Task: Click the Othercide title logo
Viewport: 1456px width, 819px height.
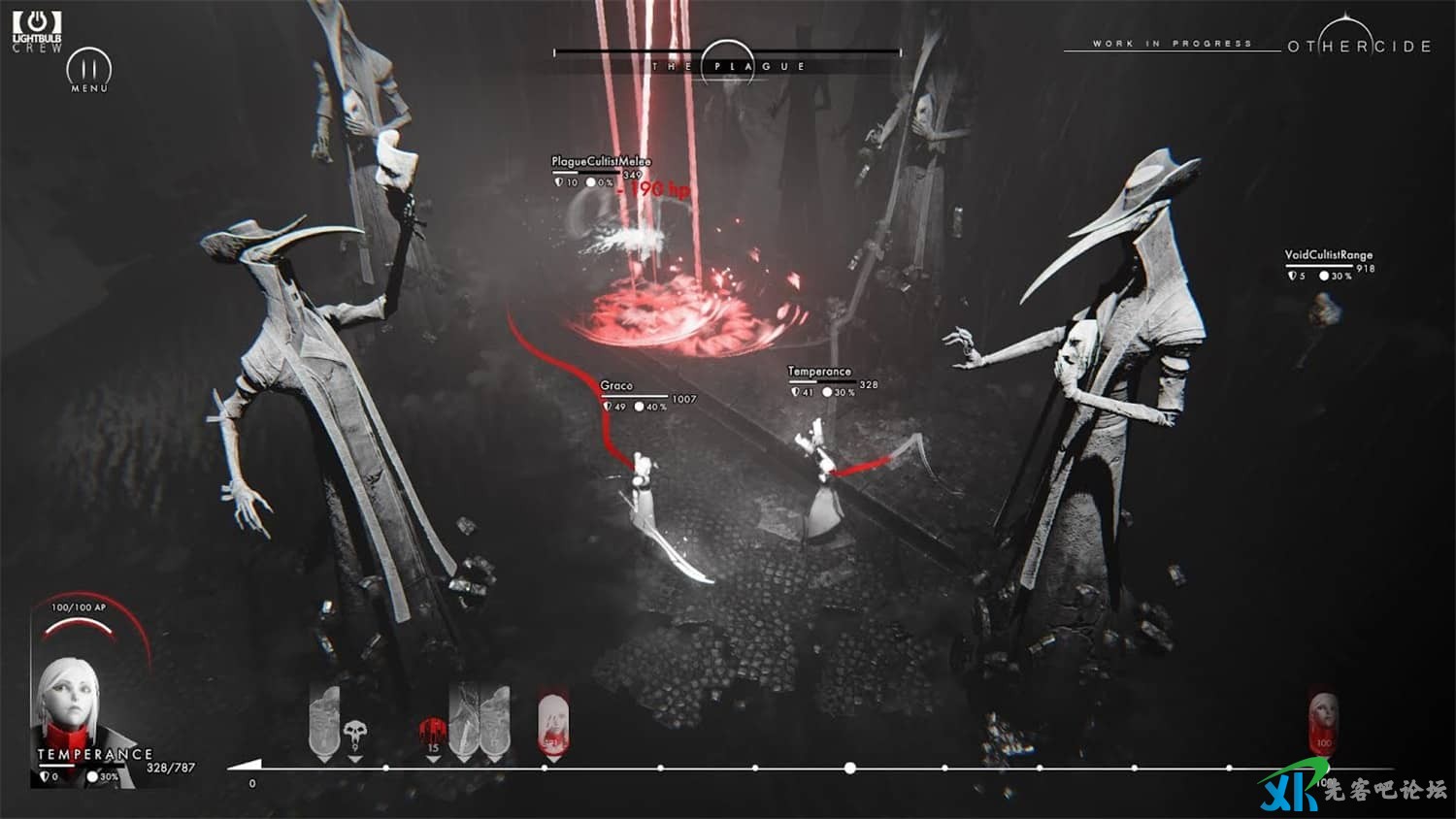Action: tap(1358, 45)
